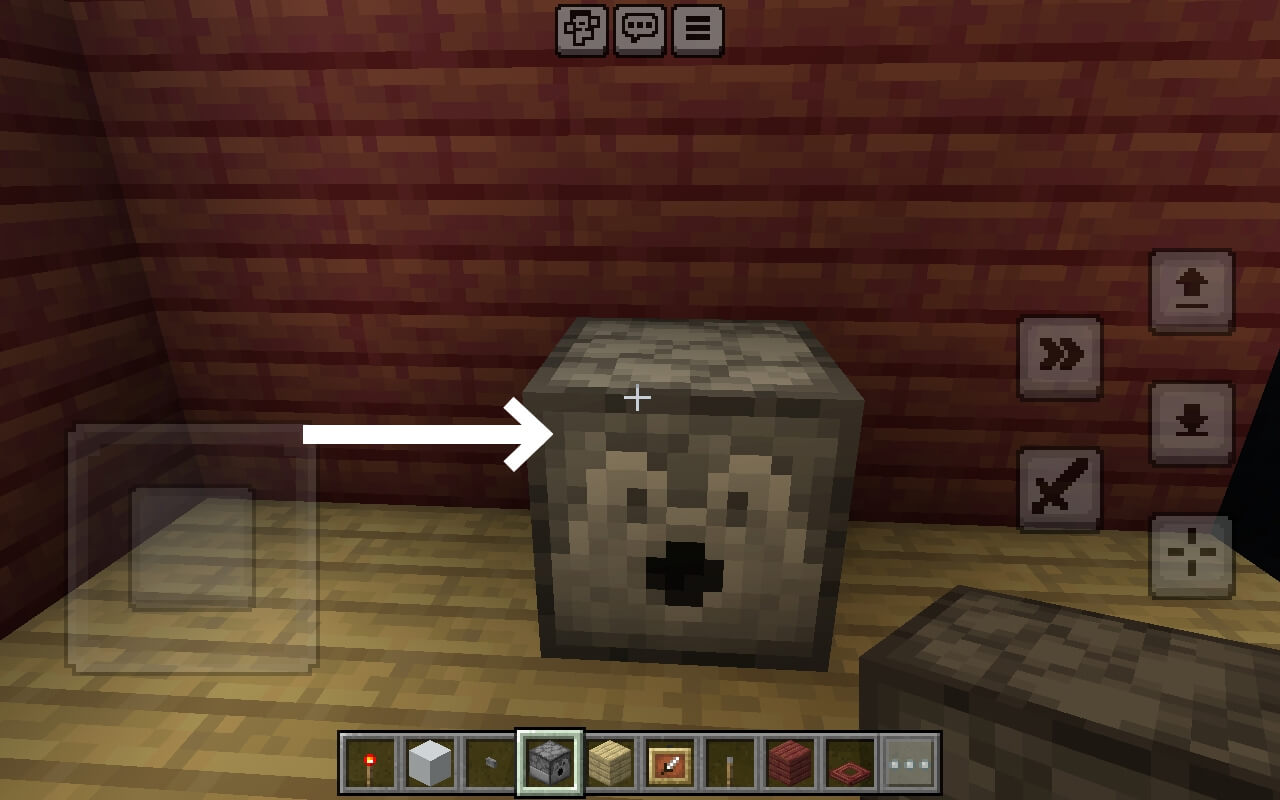This screenshot has height=800, width=1280.
Task: Select the red pressure plate slot
Action: coord(850,764)
